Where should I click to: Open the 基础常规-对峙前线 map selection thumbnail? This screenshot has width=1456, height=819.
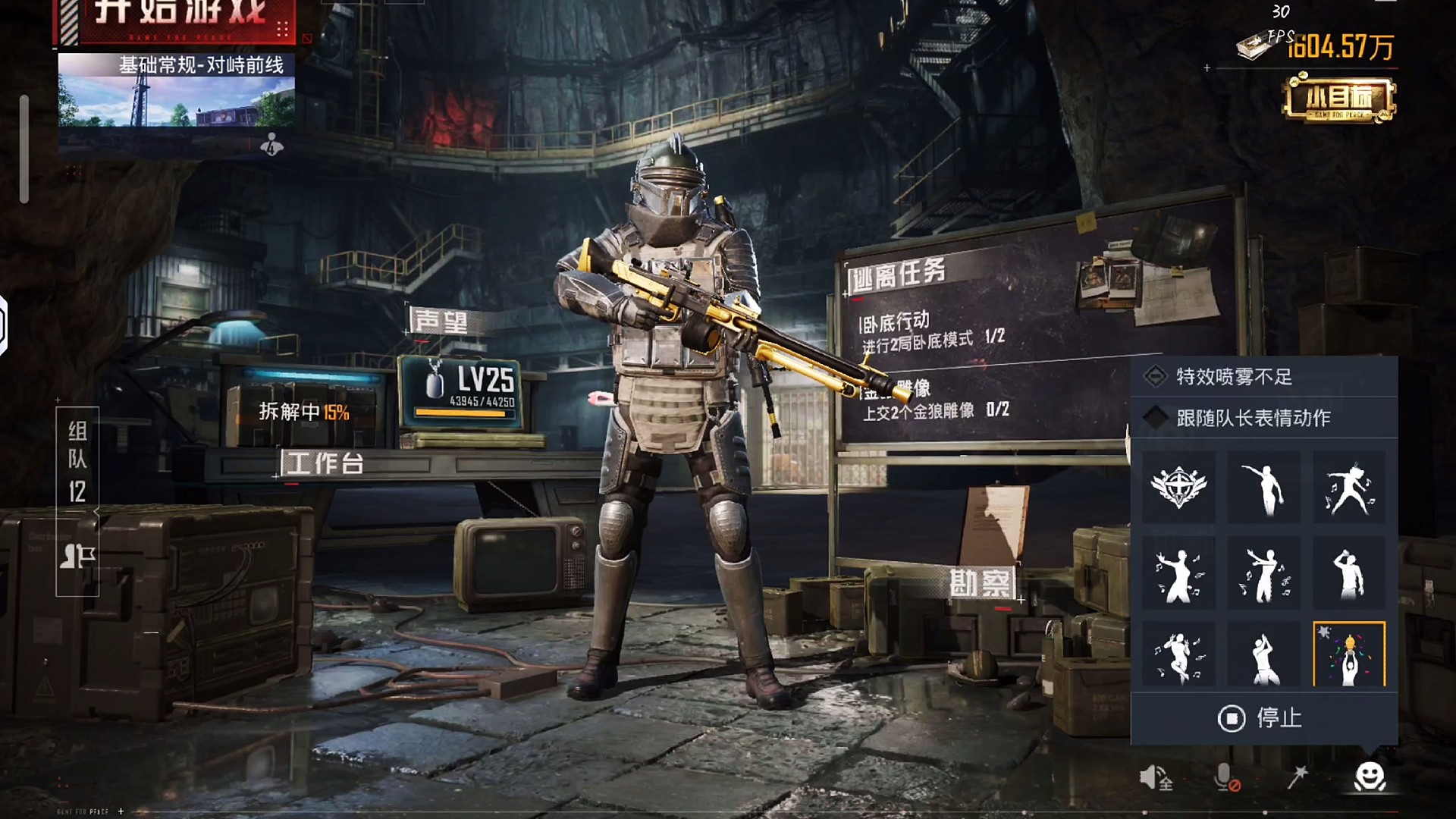tap(176, 89)
